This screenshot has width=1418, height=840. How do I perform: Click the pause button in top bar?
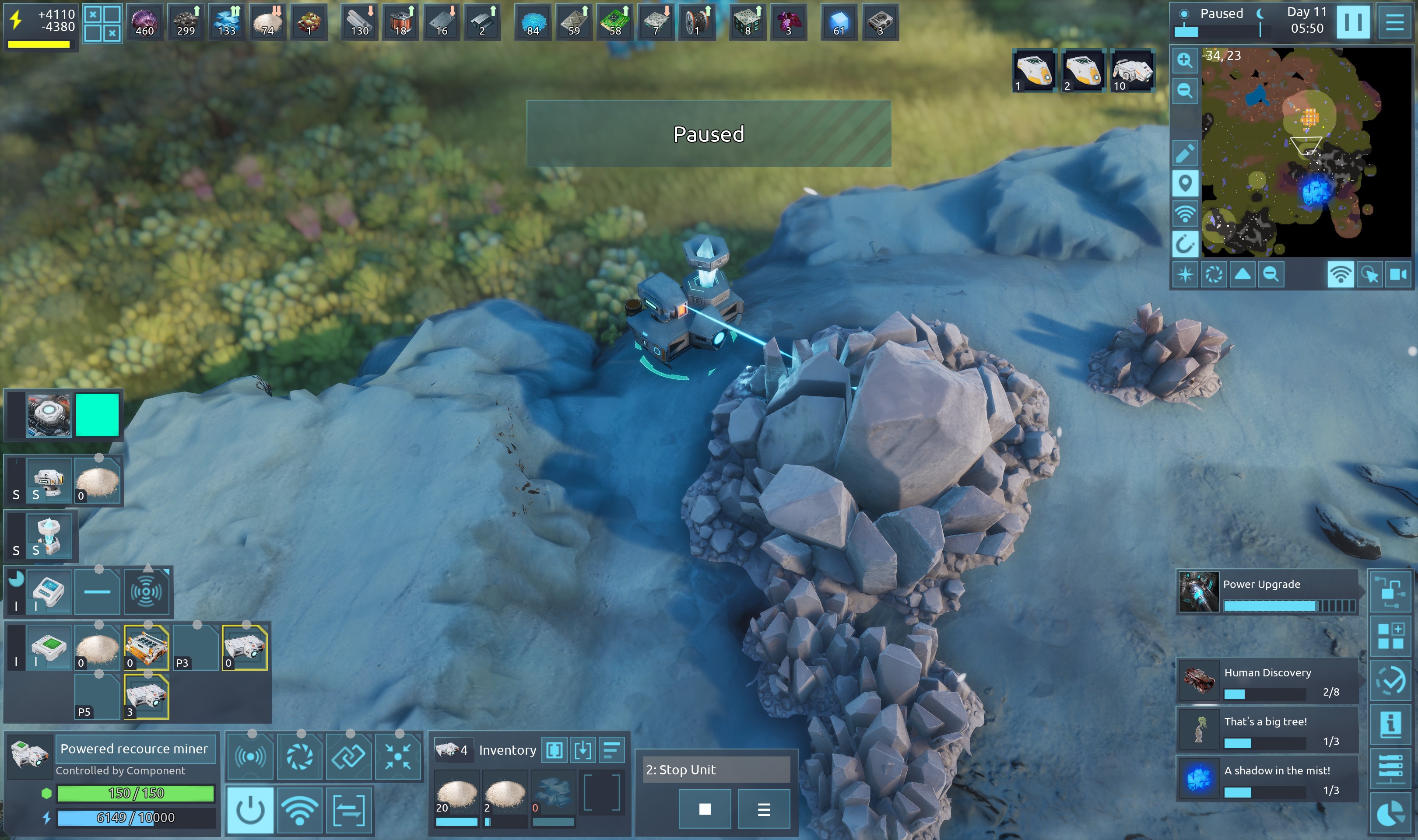tap(1353, 22)
